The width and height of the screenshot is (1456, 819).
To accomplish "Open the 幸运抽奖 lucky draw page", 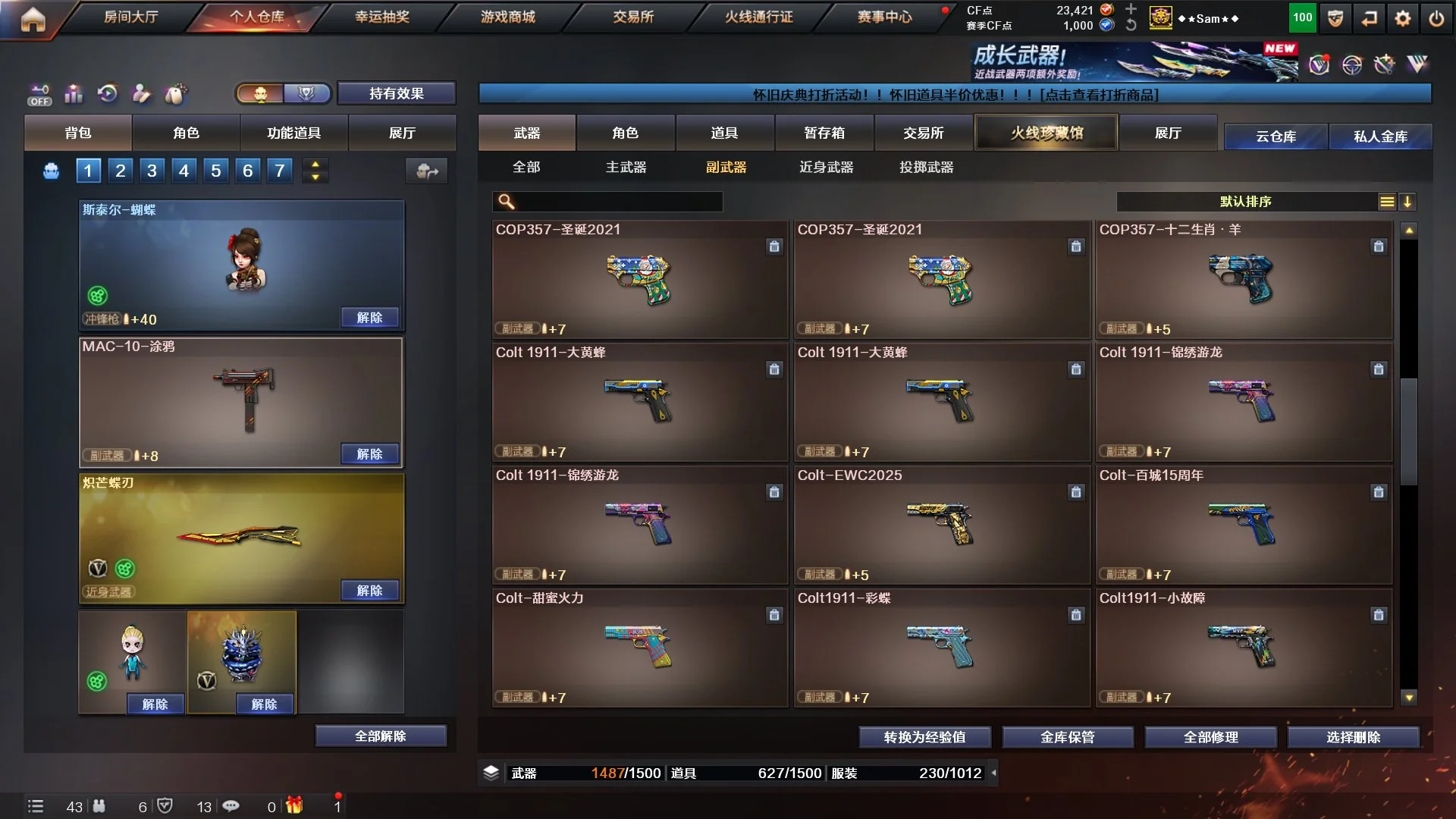I will click(x=381, y=17).
